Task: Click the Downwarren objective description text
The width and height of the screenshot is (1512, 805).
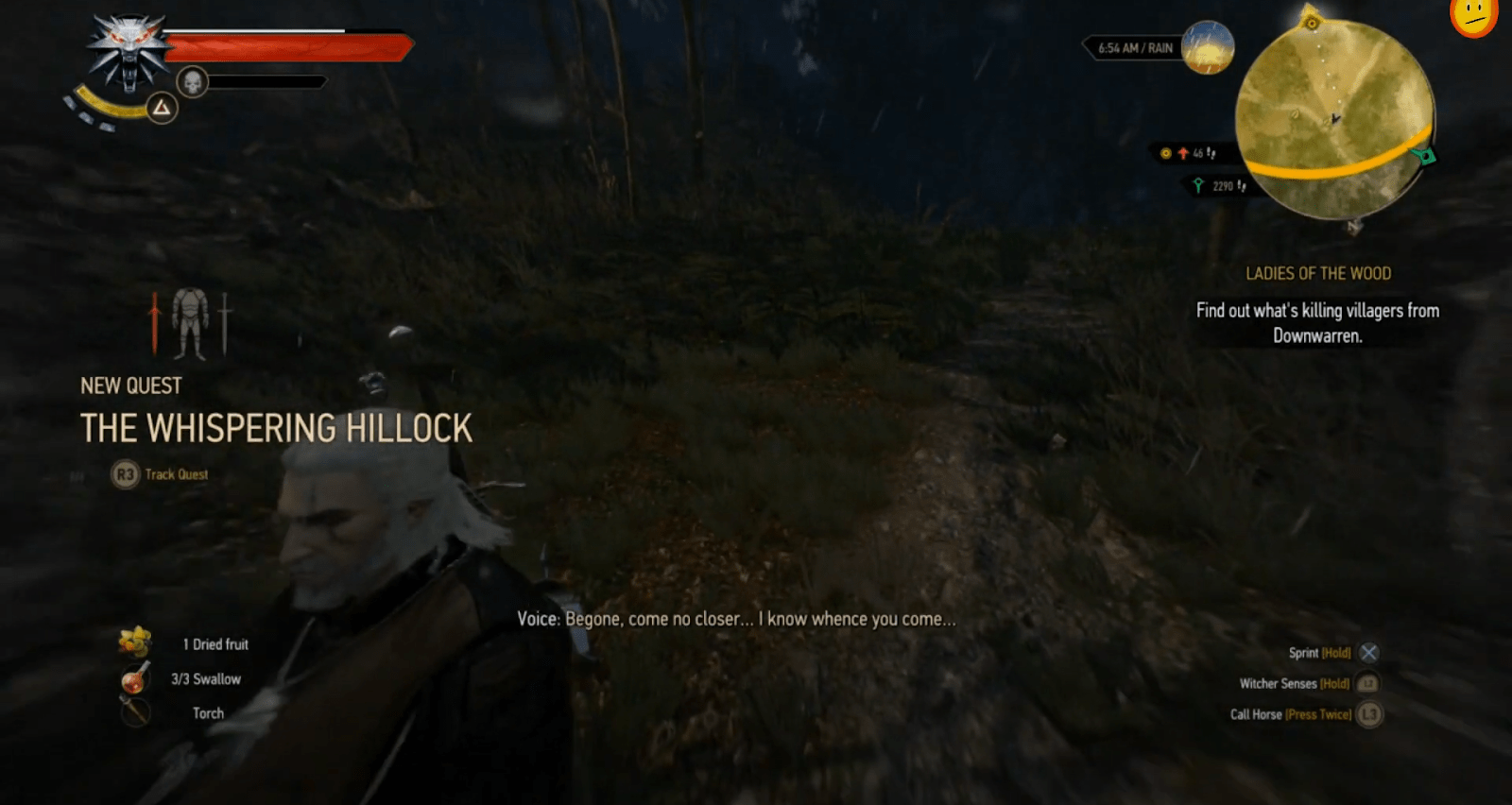Action: [1316, 321]
